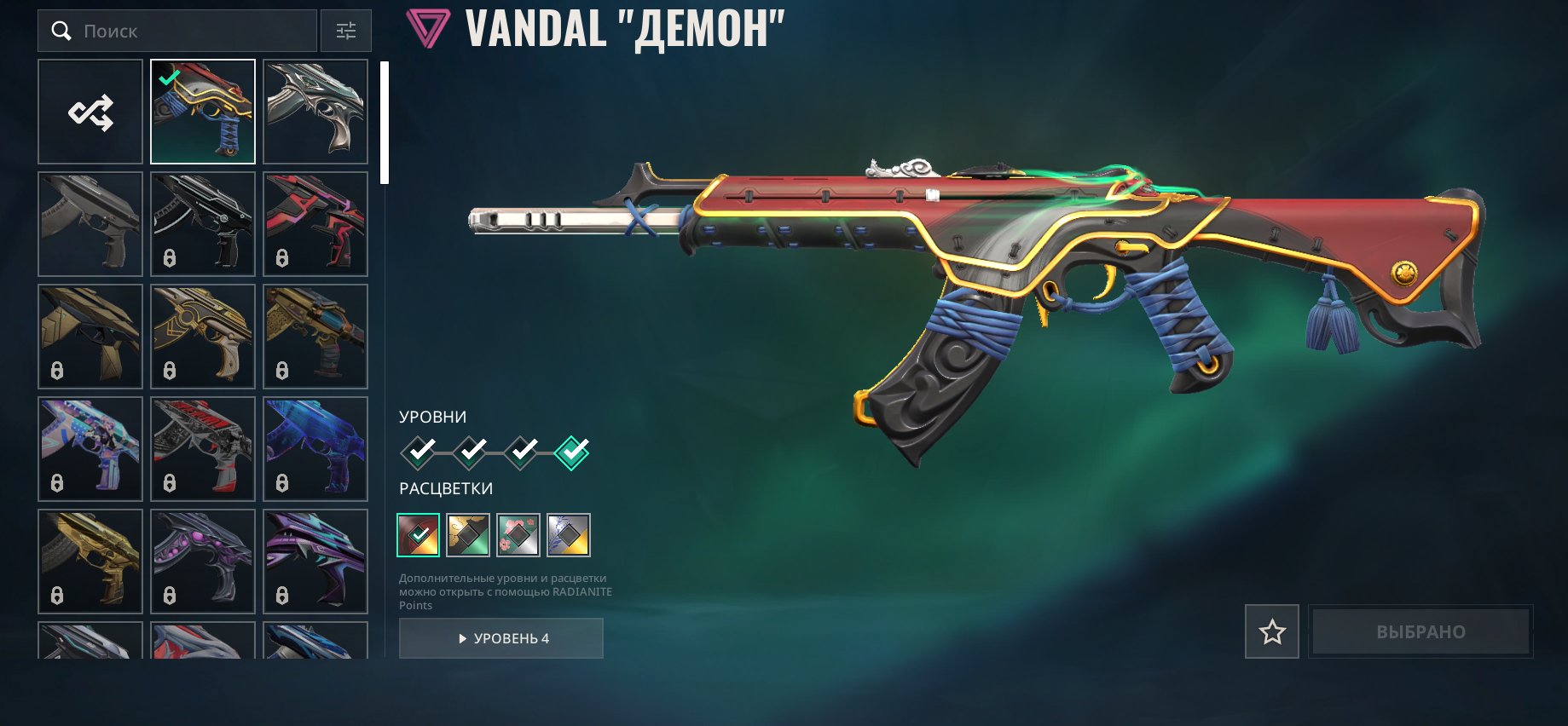The height and width of the screenshot is (726, 1568).
Task: Click the random skin shuffle icon
Action: coord(90,111)
